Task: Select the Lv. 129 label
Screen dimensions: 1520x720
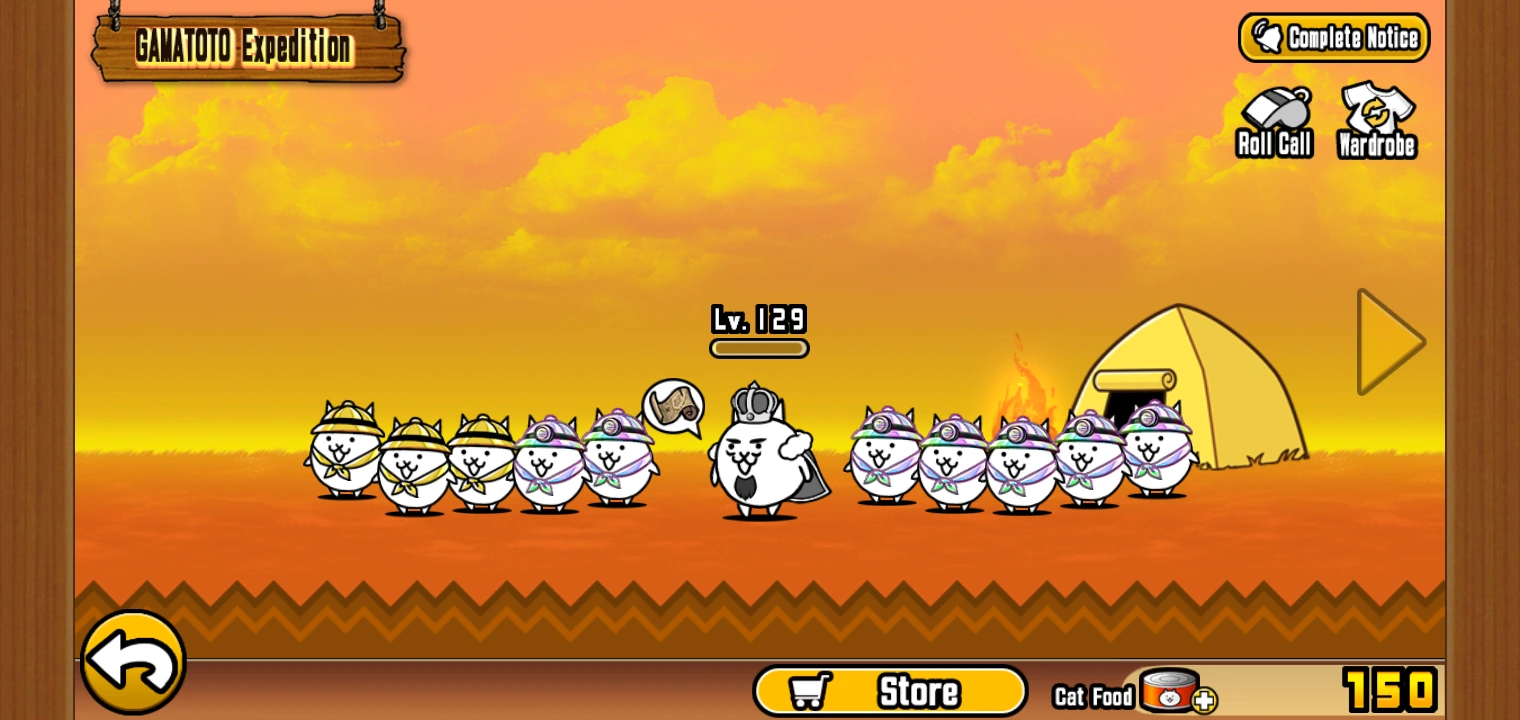Action: [759, 320]
